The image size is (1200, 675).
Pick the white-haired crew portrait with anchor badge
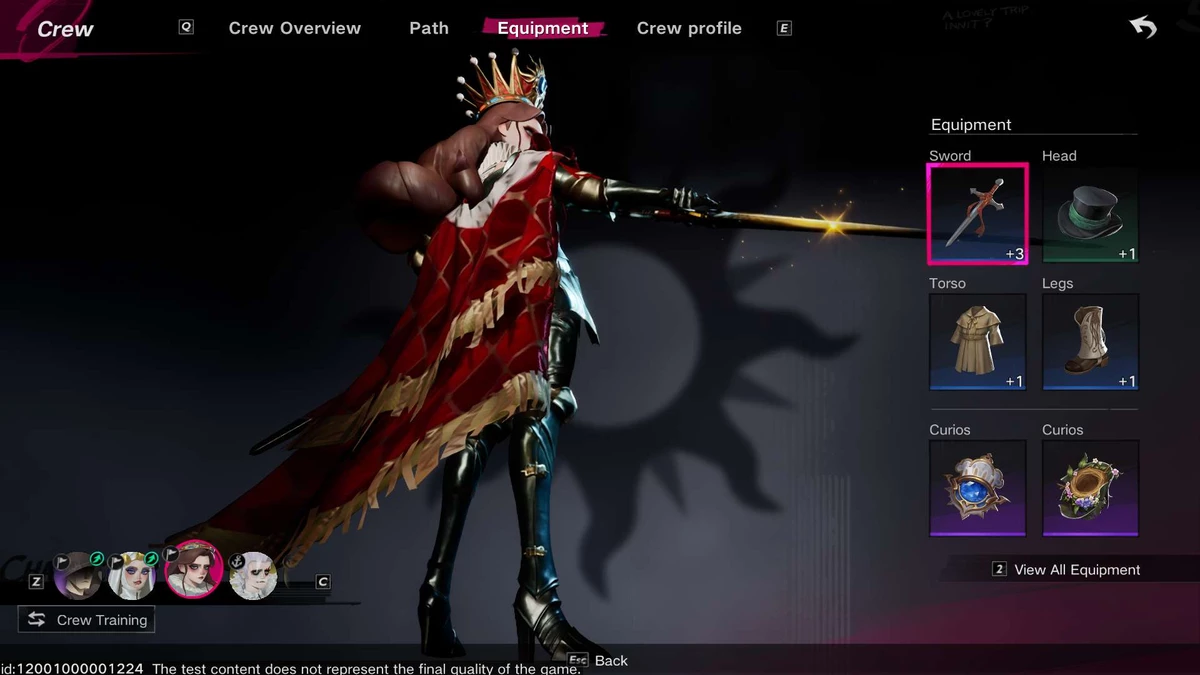click(x=253, y=575)
